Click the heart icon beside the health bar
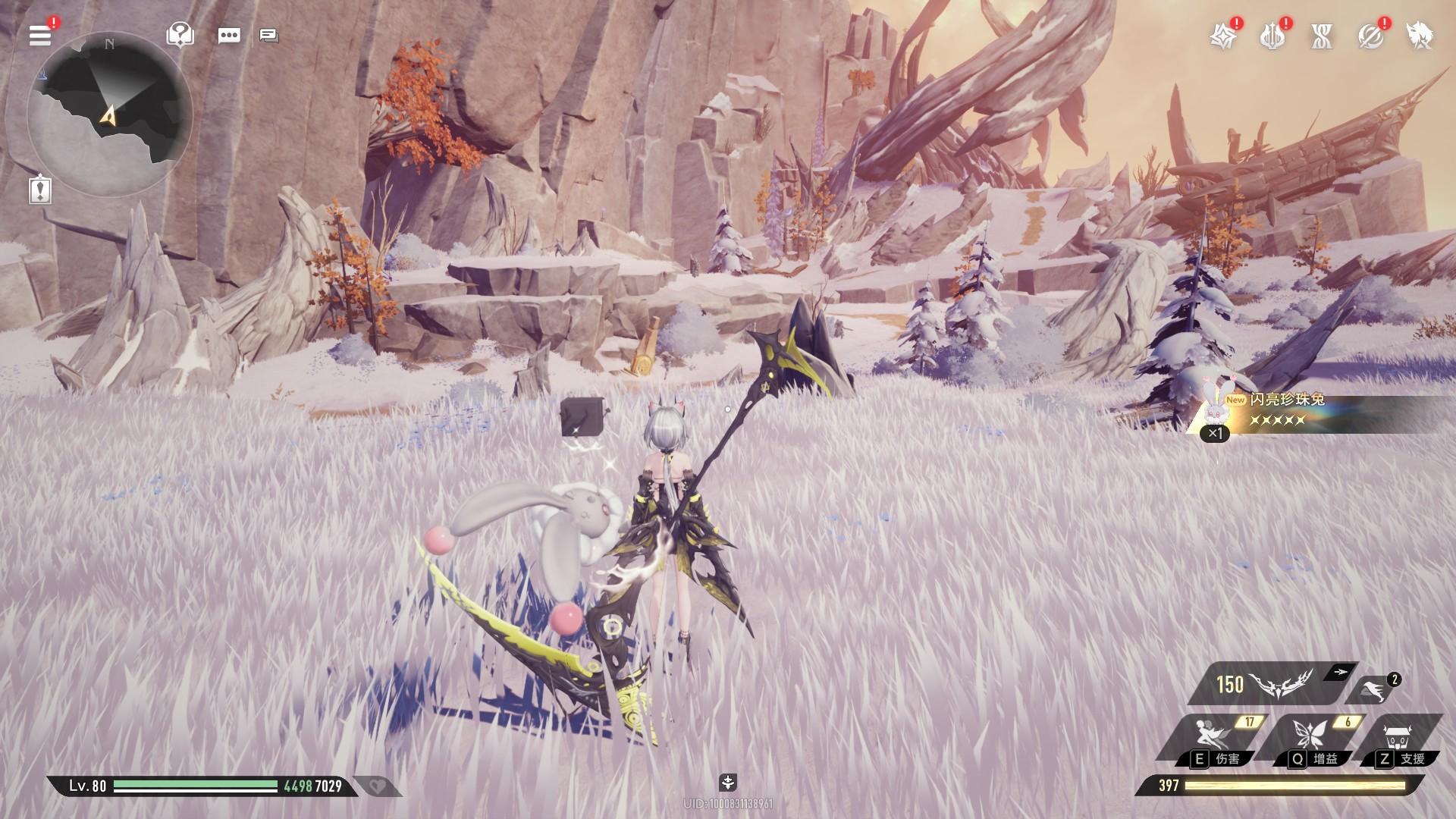 pos(377,786)
